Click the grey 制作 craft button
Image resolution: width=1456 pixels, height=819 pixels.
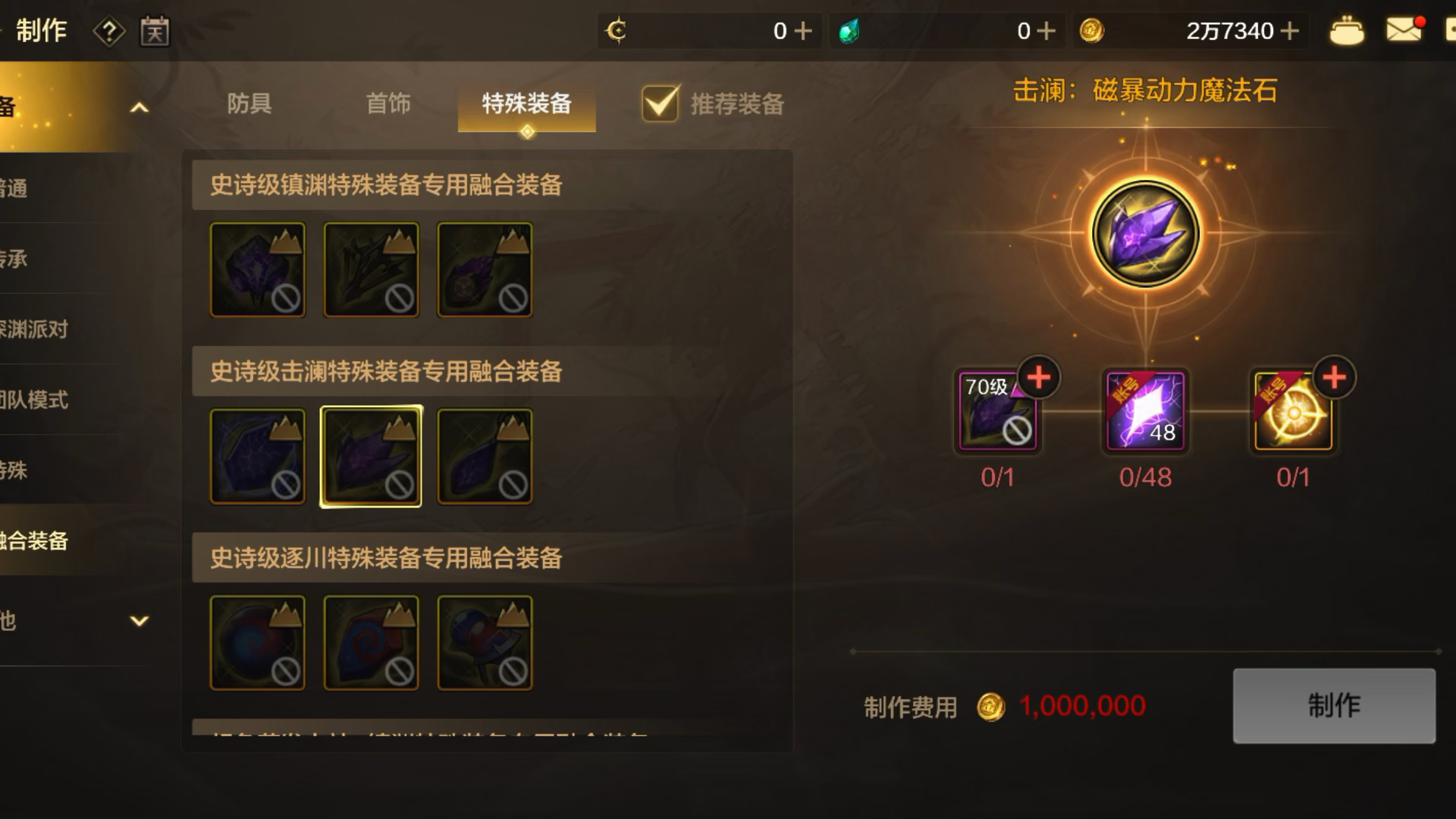[1334, 705]
